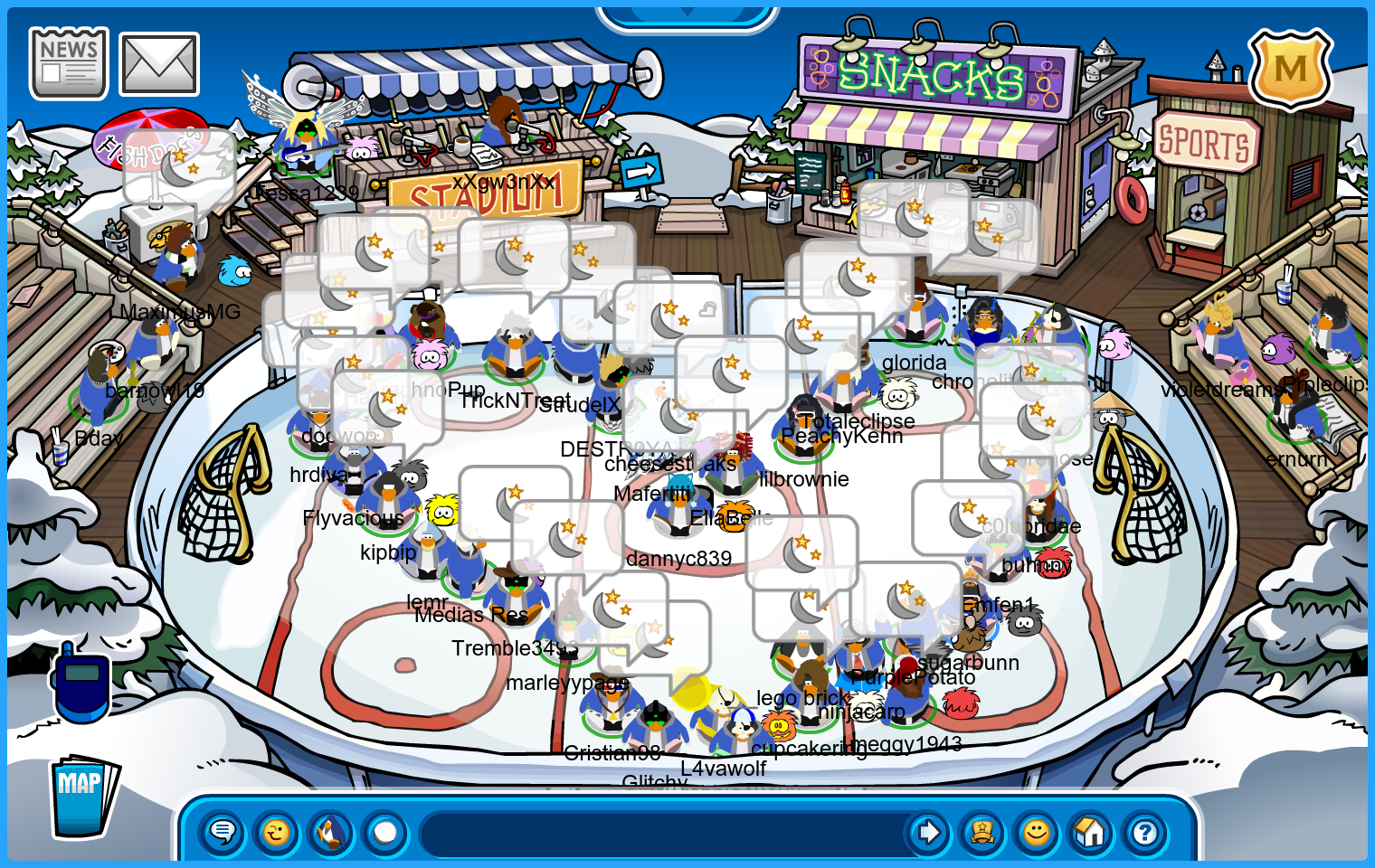1375x868 pixels.
Task: Send the chat message with the arrow button
Action: [927, 832]
